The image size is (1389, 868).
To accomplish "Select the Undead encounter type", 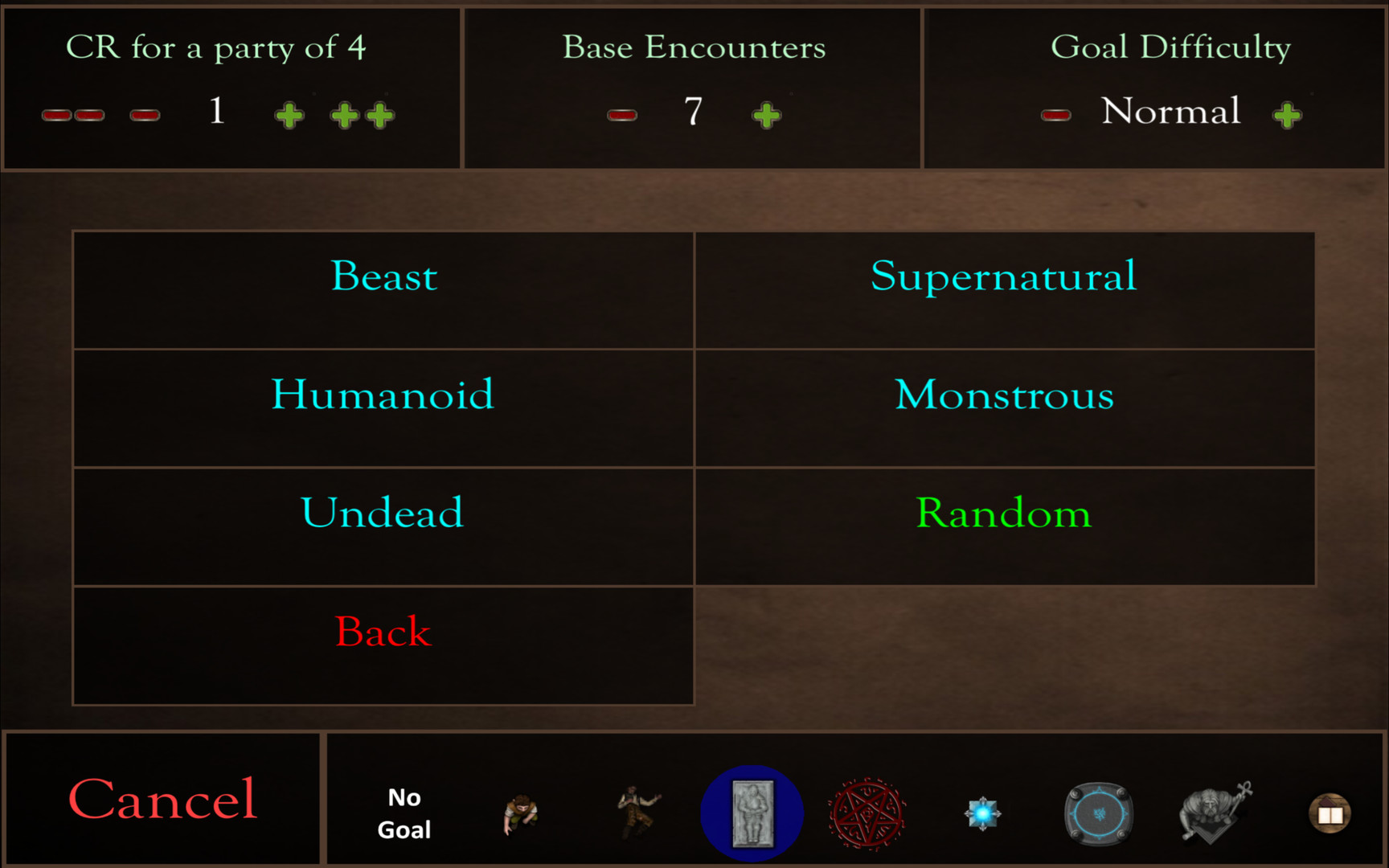I will point(383,513).
